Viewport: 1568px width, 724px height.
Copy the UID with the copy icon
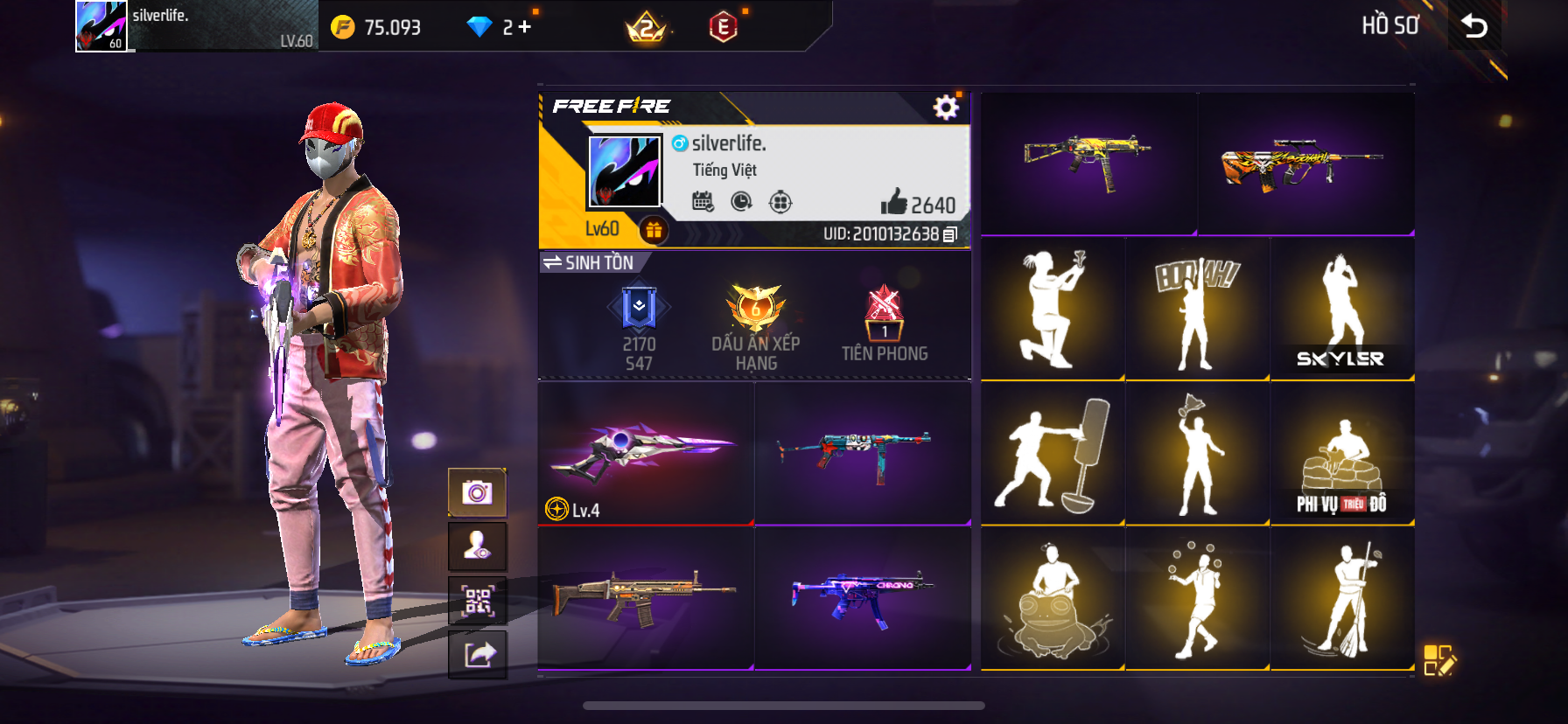[950, 234]
